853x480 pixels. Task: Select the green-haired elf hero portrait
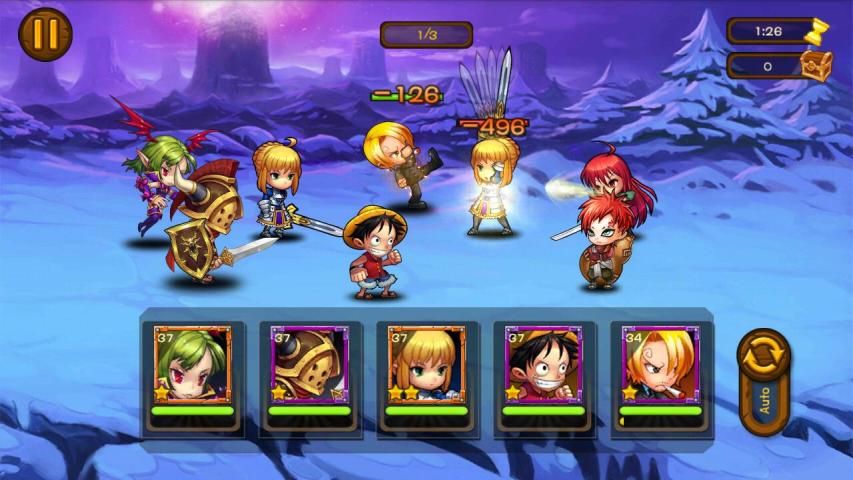point(192,364)
